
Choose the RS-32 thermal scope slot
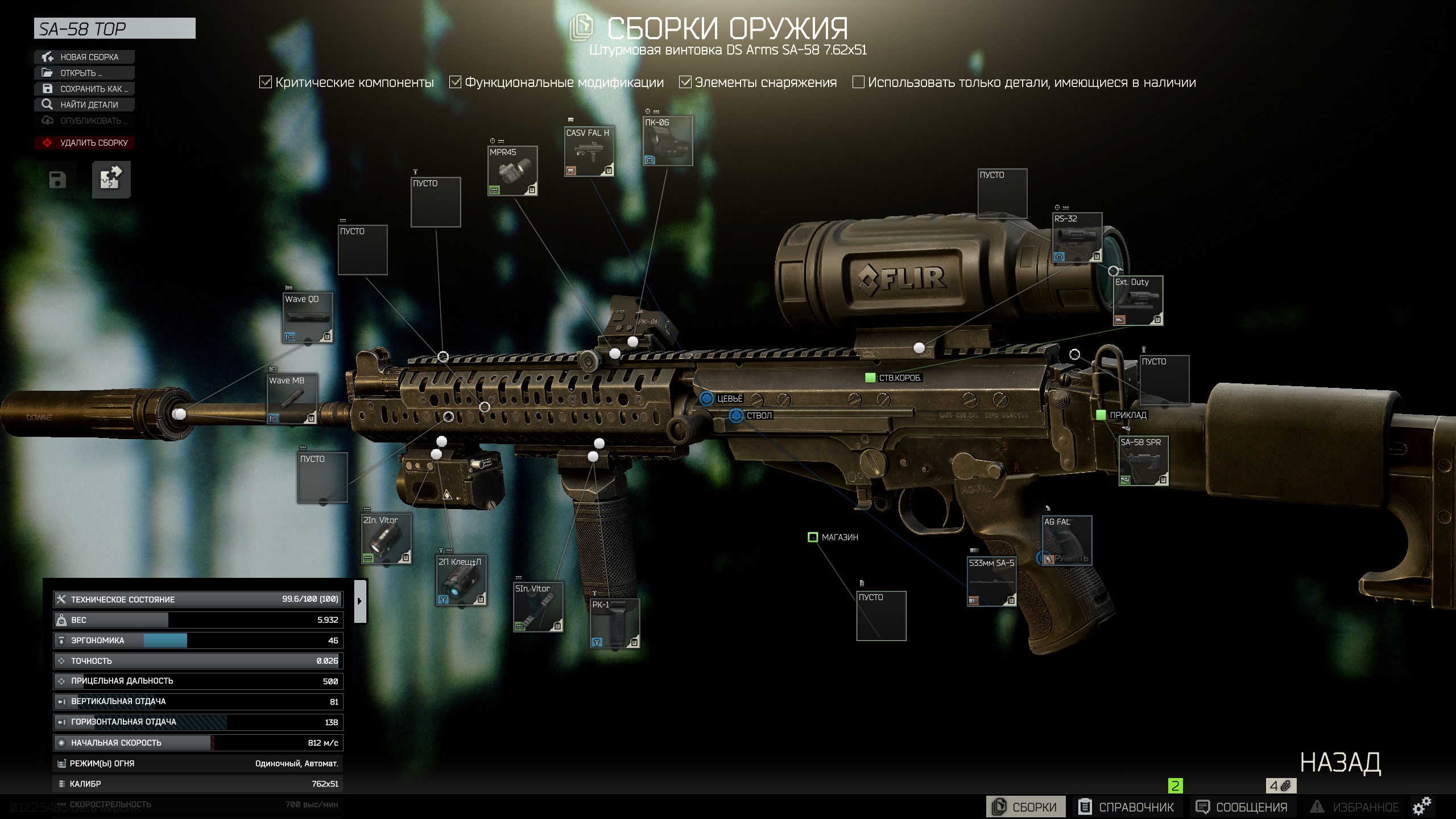pyautogui.click(x=1077, y=238)
